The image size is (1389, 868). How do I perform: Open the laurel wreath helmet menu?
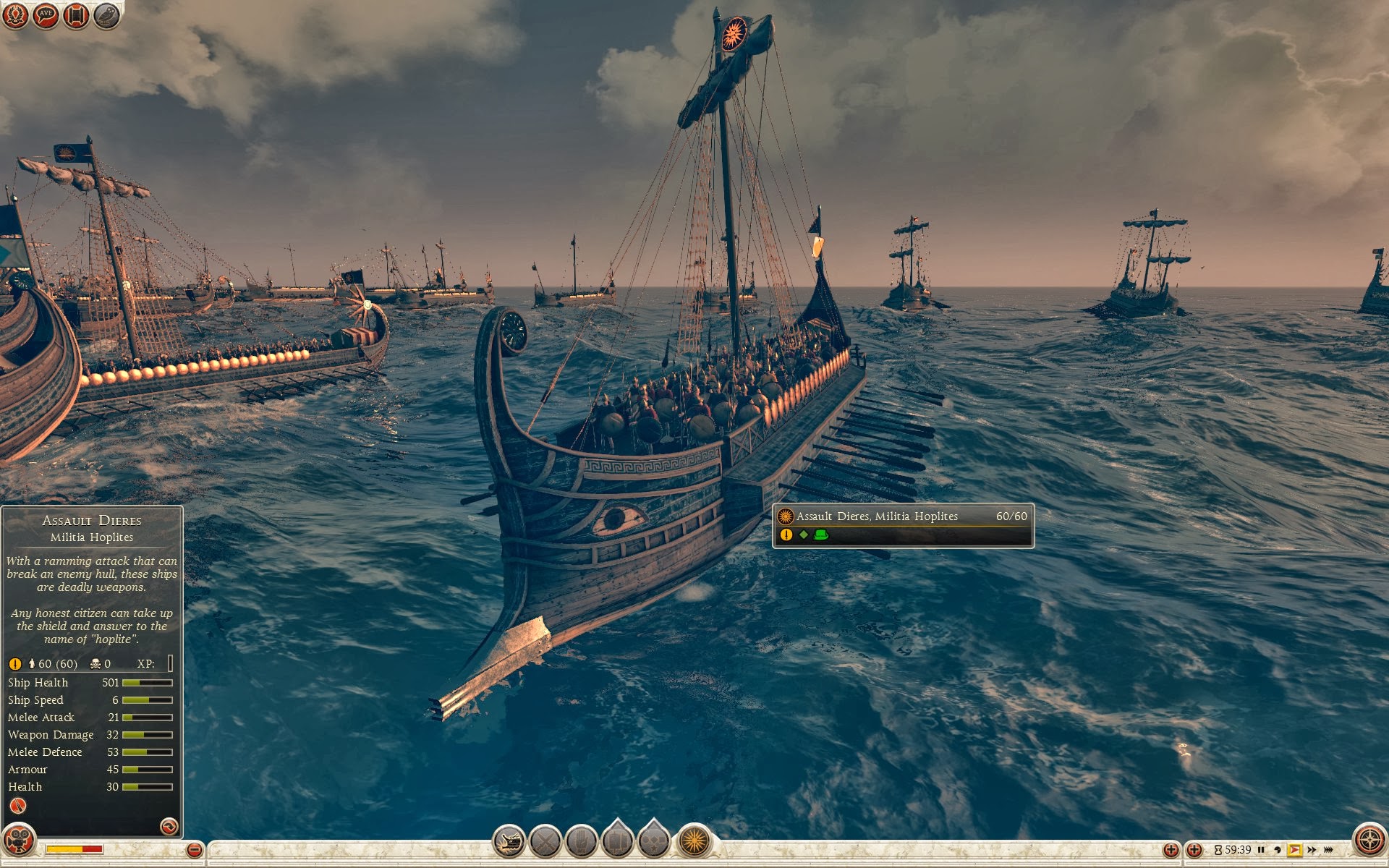(x=15, y=15)
